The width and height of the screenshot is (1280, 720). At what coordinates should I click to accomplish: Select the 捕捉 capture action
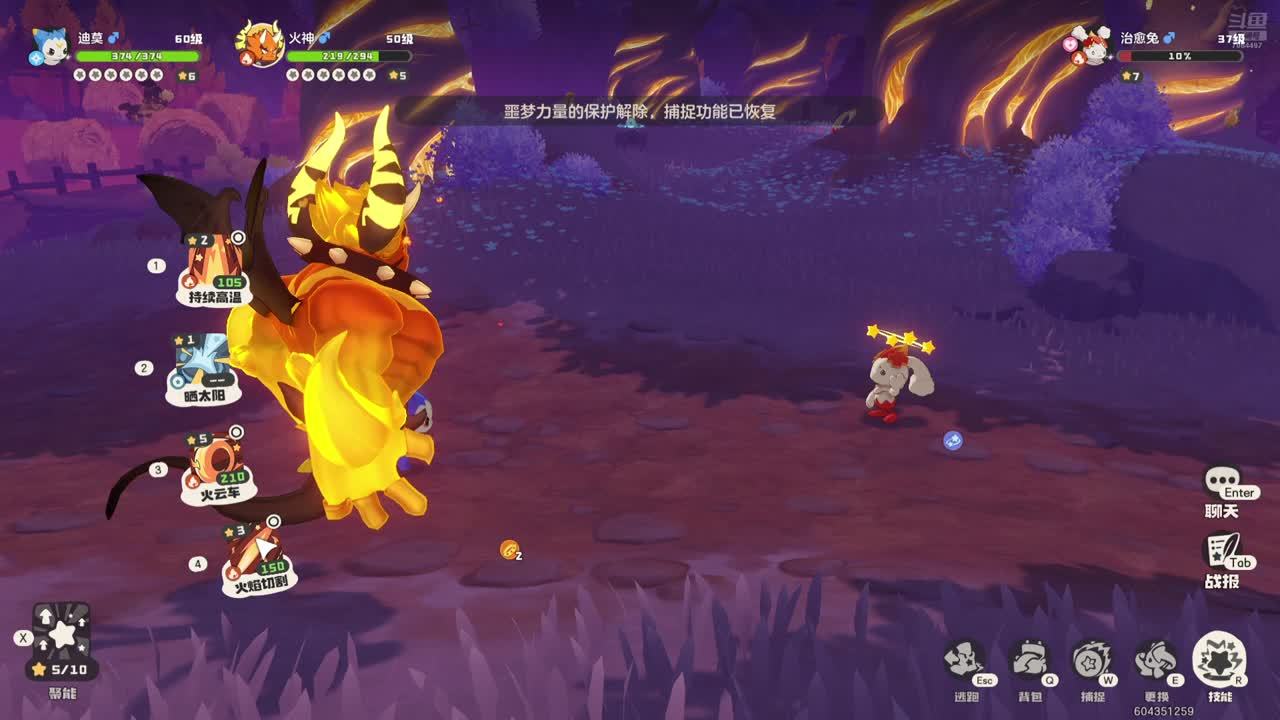(x=1092, y=661)
